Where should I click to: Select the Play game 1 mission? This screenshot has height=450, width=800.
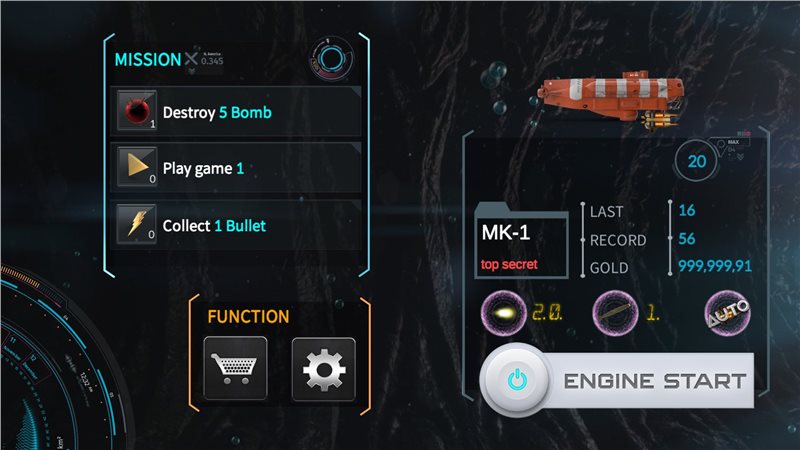tap(236, 168)
